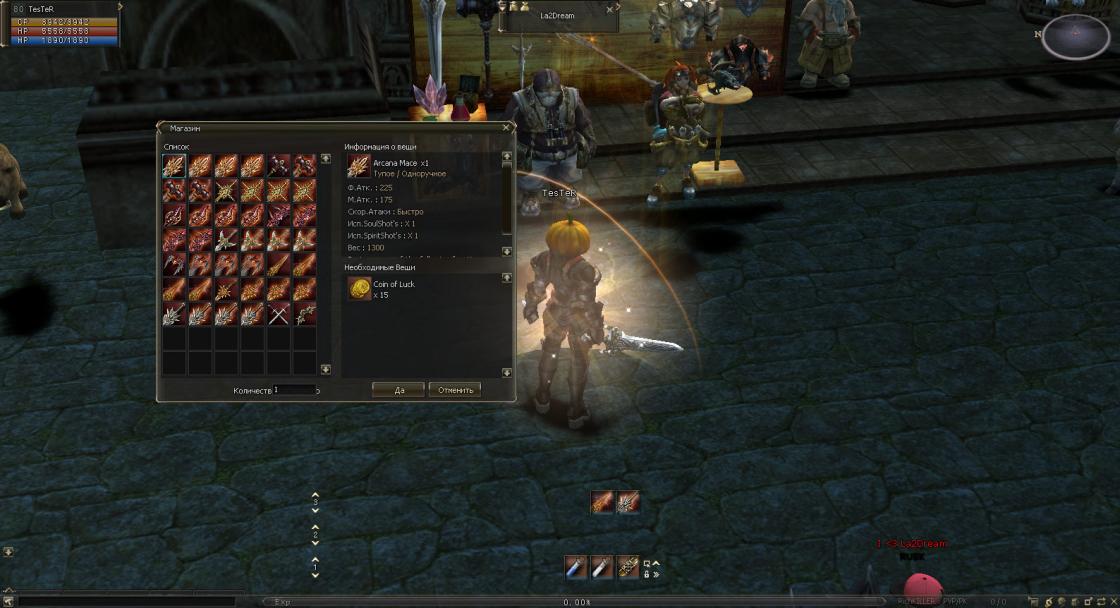Activate the golden weapon hotbar slot
This screenshot has height=608, width=1120.
pos(627,568)
